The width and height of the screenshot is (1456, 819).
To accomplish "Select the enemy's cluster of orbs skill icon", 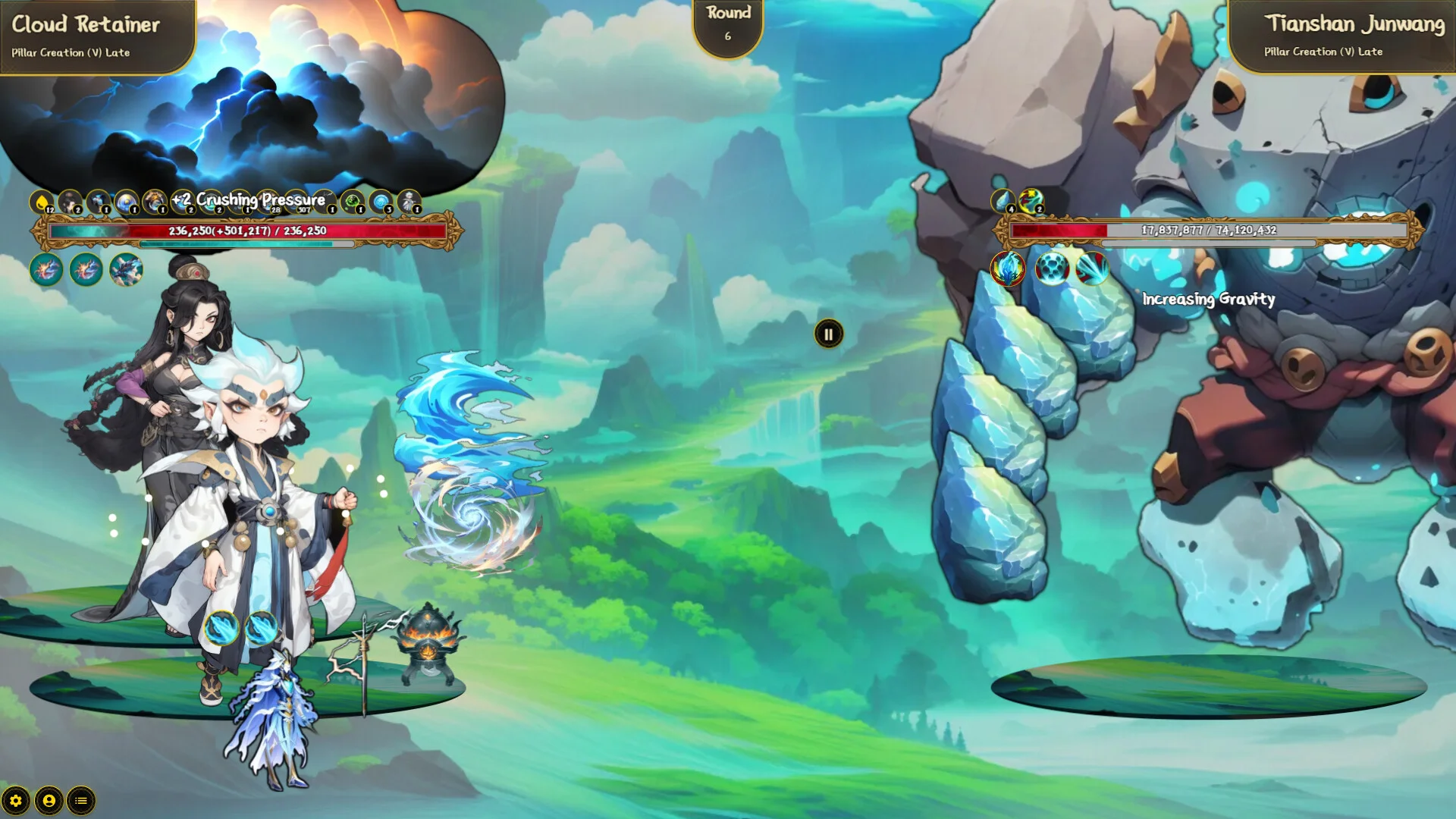I will tap(1051, 268).
